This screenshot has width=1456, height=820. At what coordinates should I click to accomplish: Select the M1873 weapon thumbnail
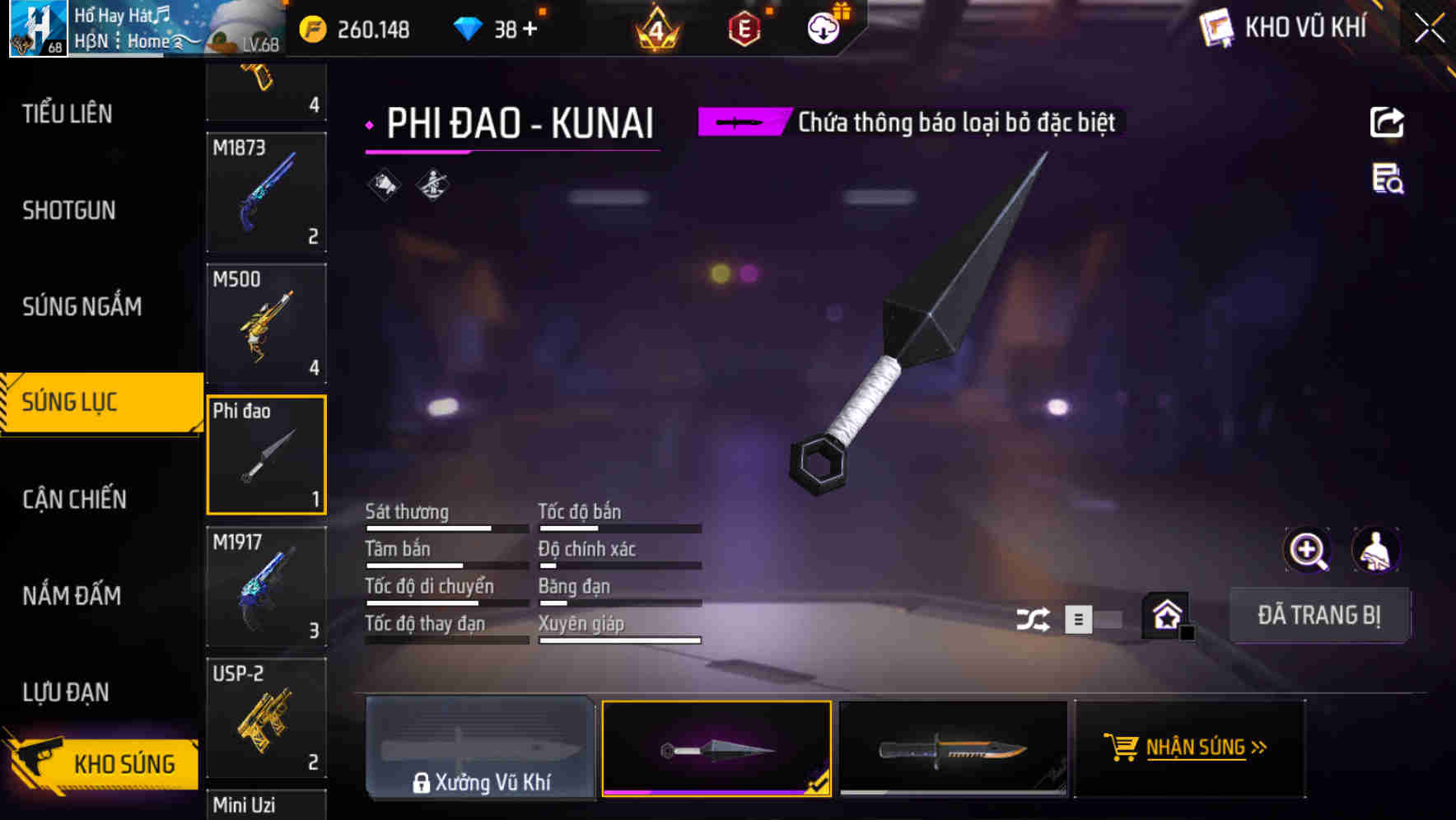[266, 193]
